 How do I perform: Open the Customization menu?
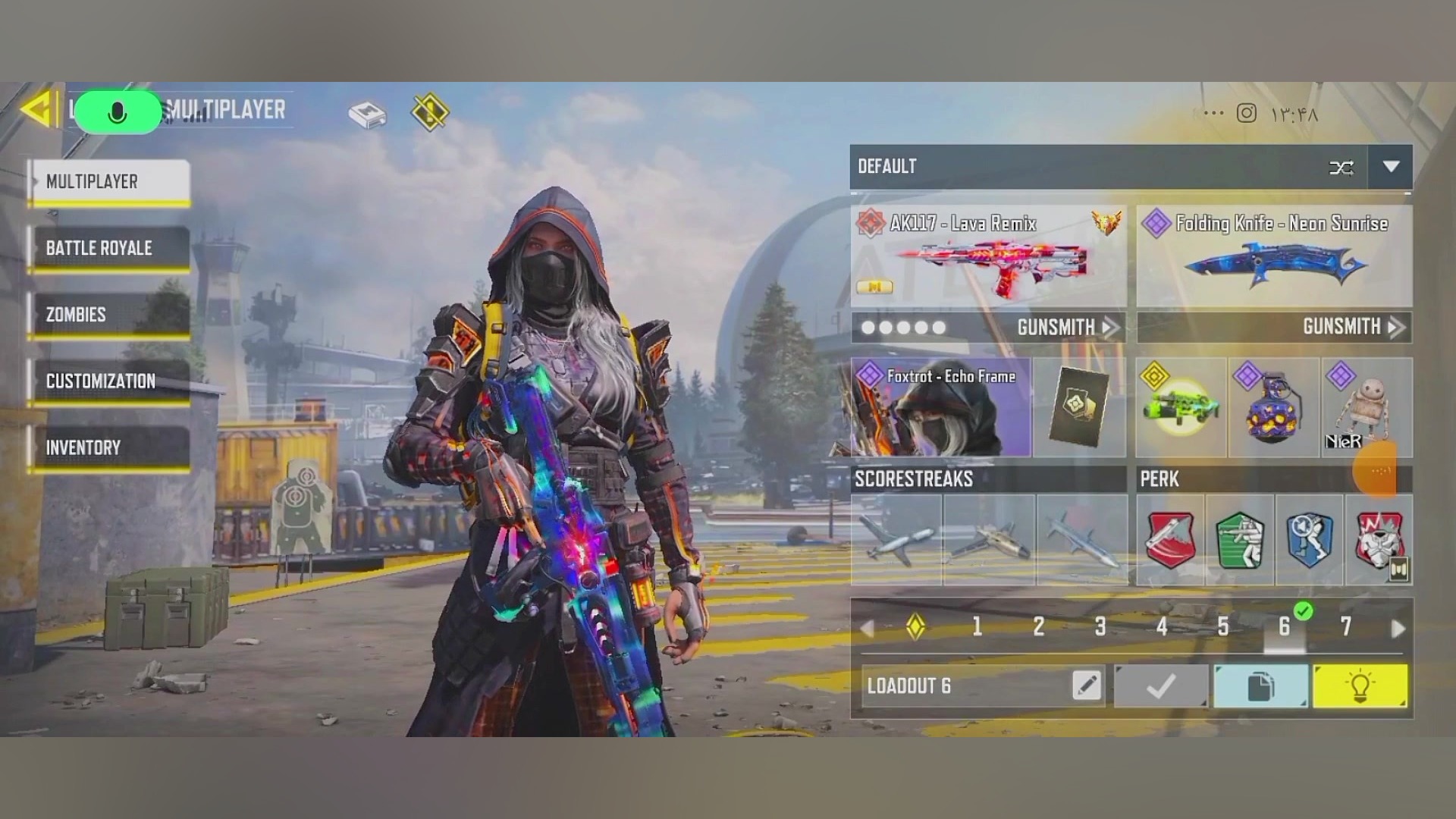(x=108, y=381)
